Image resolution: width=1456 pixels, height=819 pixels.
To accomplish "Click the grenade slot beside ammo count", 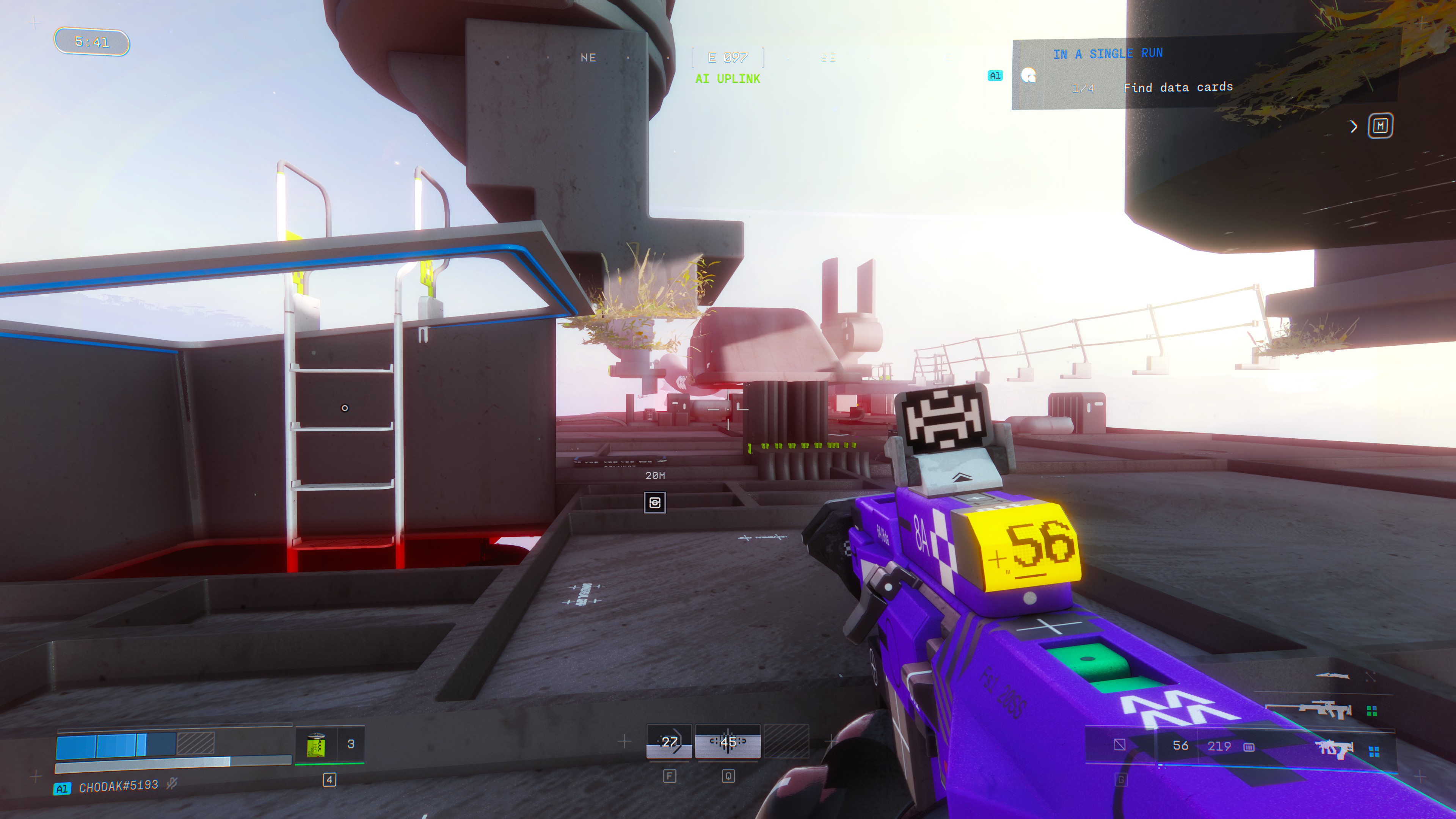I will pos(1120,745).
